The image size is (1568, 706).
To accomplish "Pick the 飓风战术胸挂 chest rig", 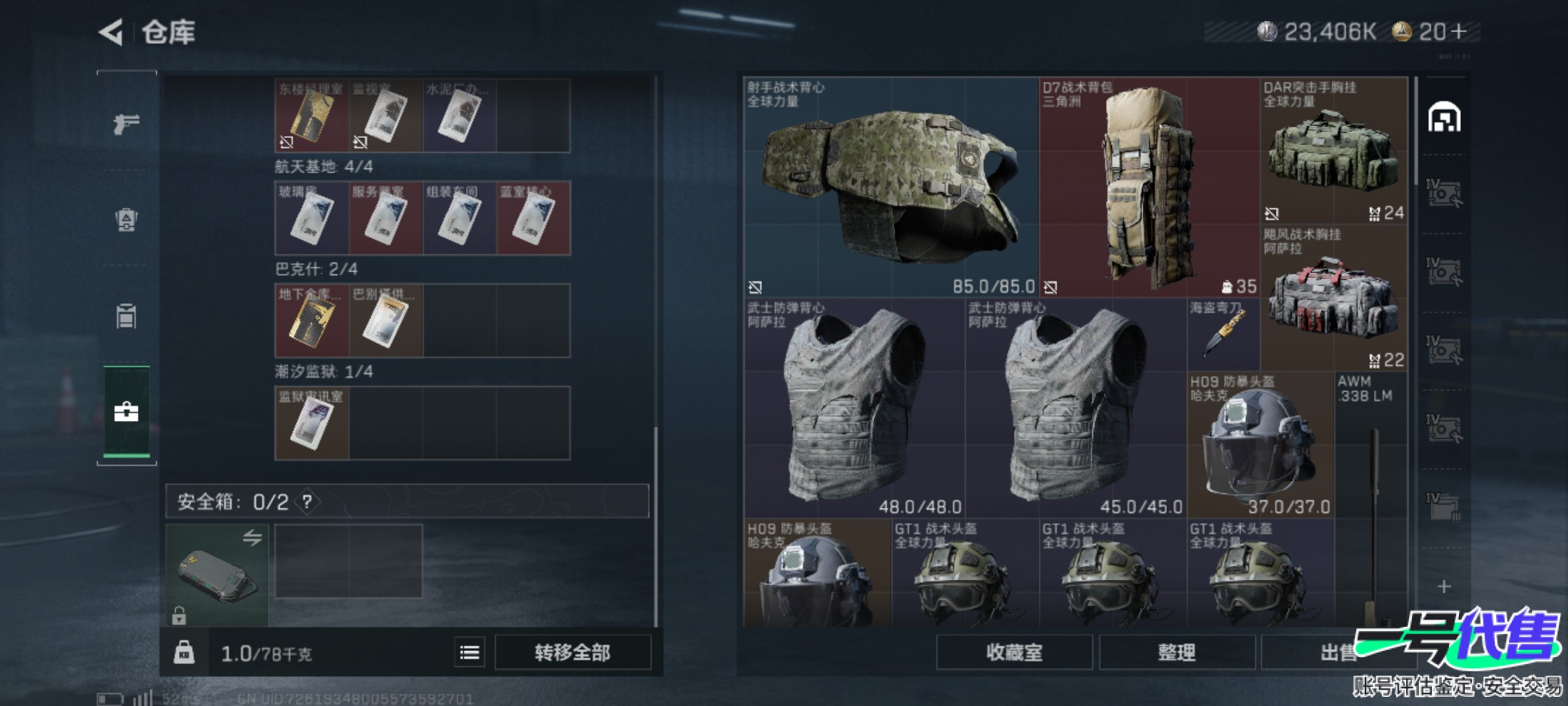I will pyautogui.click(x=1333, y=299).
